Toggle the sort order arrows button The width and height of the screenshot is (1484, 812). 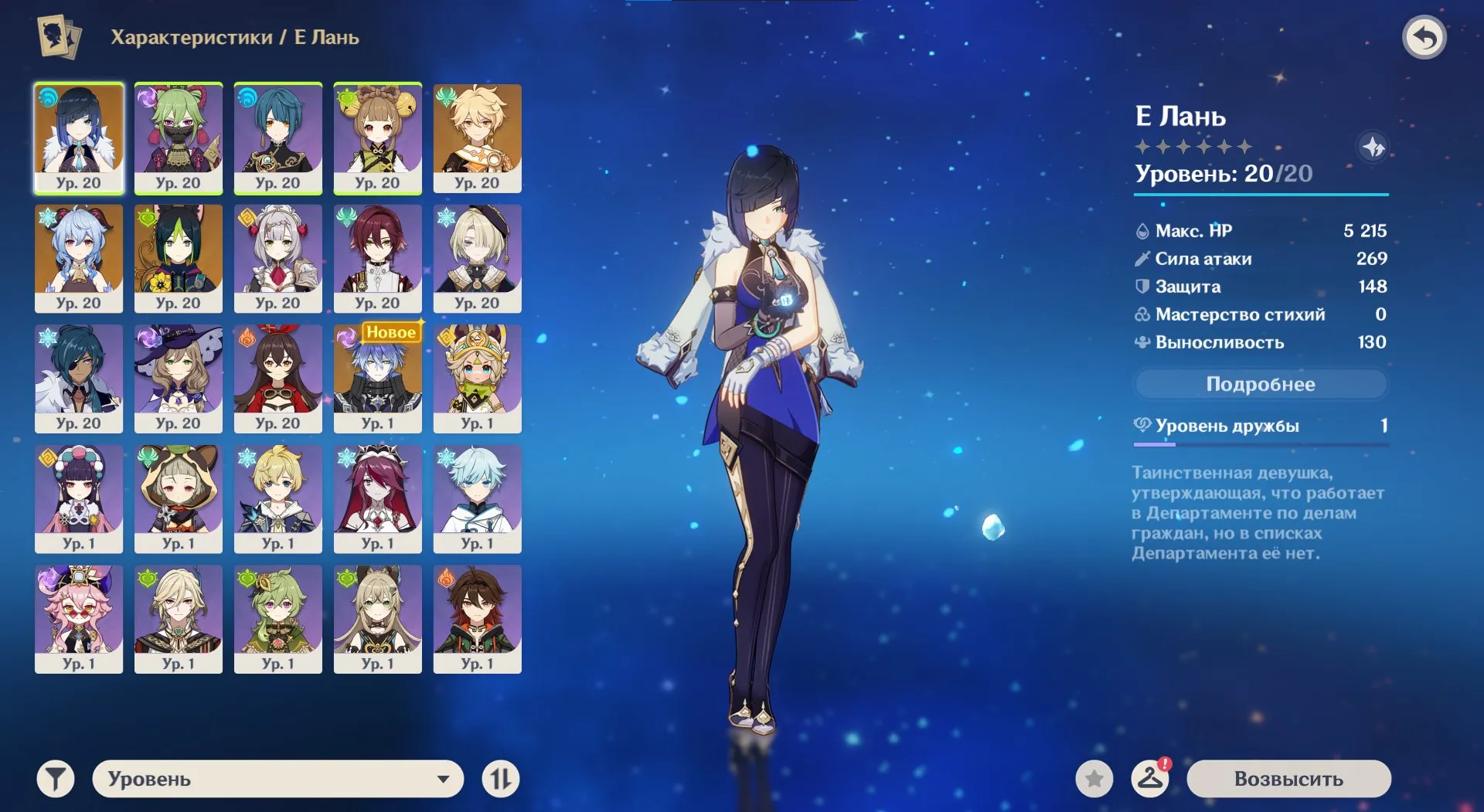[500, 779]
